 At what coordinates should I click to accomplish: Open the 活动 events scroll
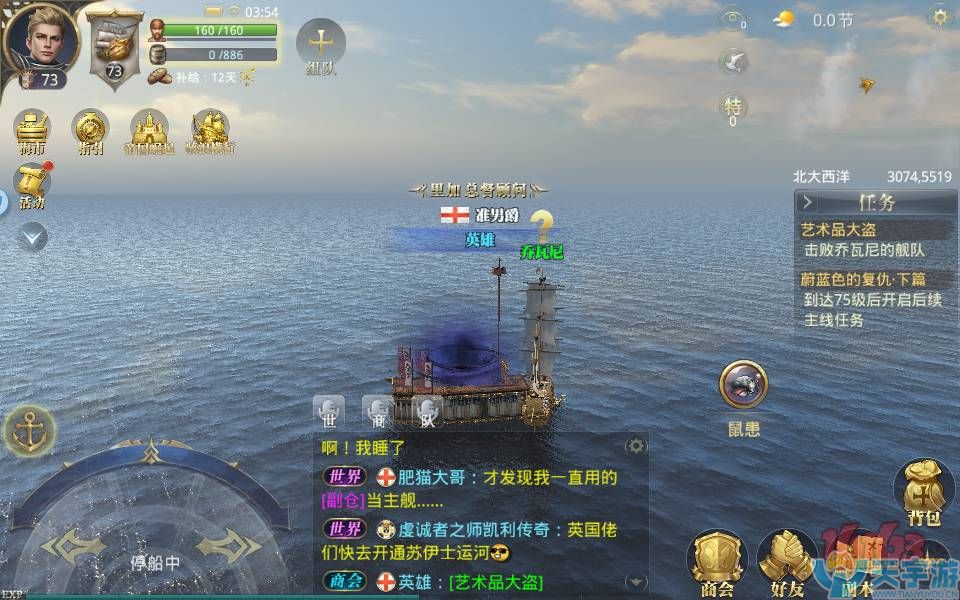click(x=33, y=185)
